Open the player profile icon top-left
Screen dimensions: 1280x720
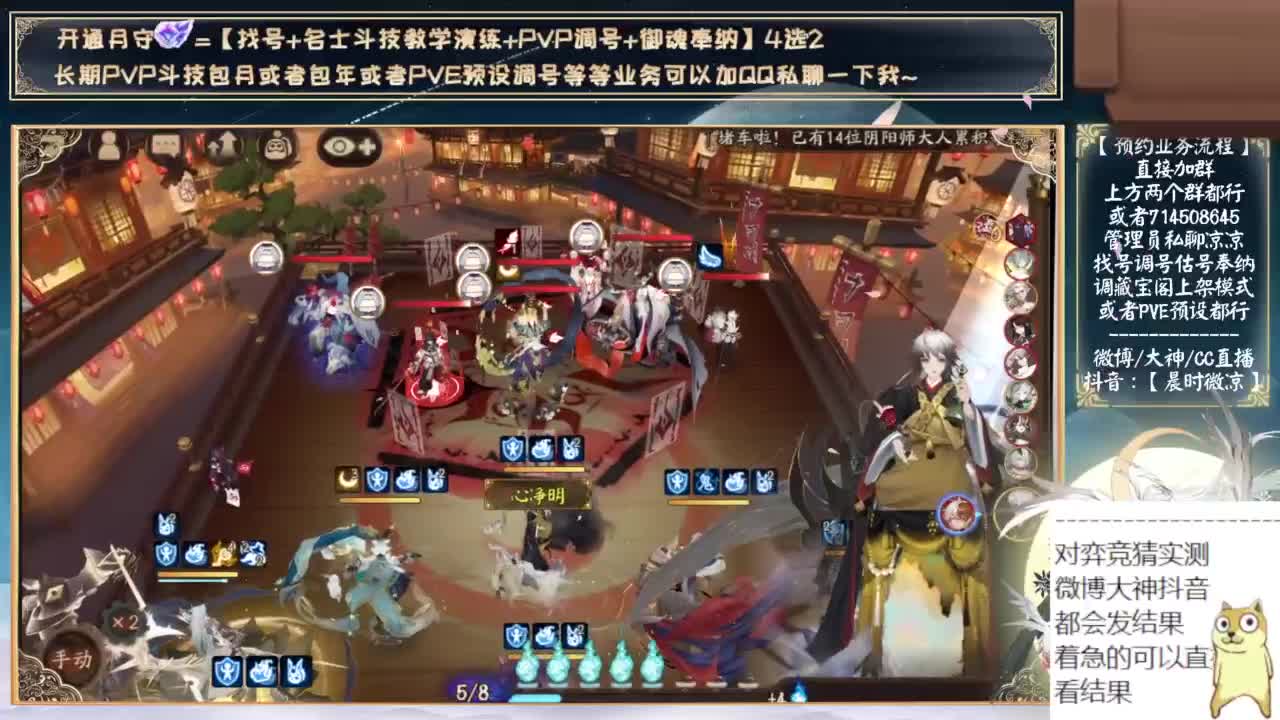tap(108, 145)
